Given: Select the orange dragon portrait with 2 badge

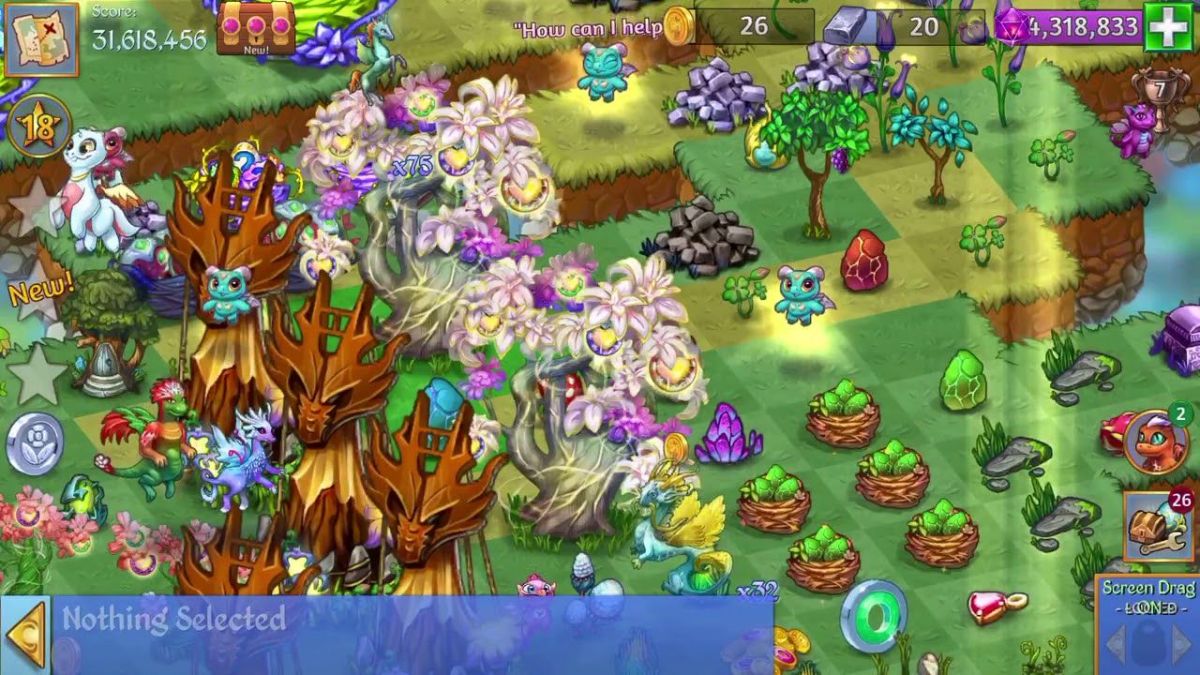Looking at the screenshot, I should pyautogui.click(x=1155, y=441).
